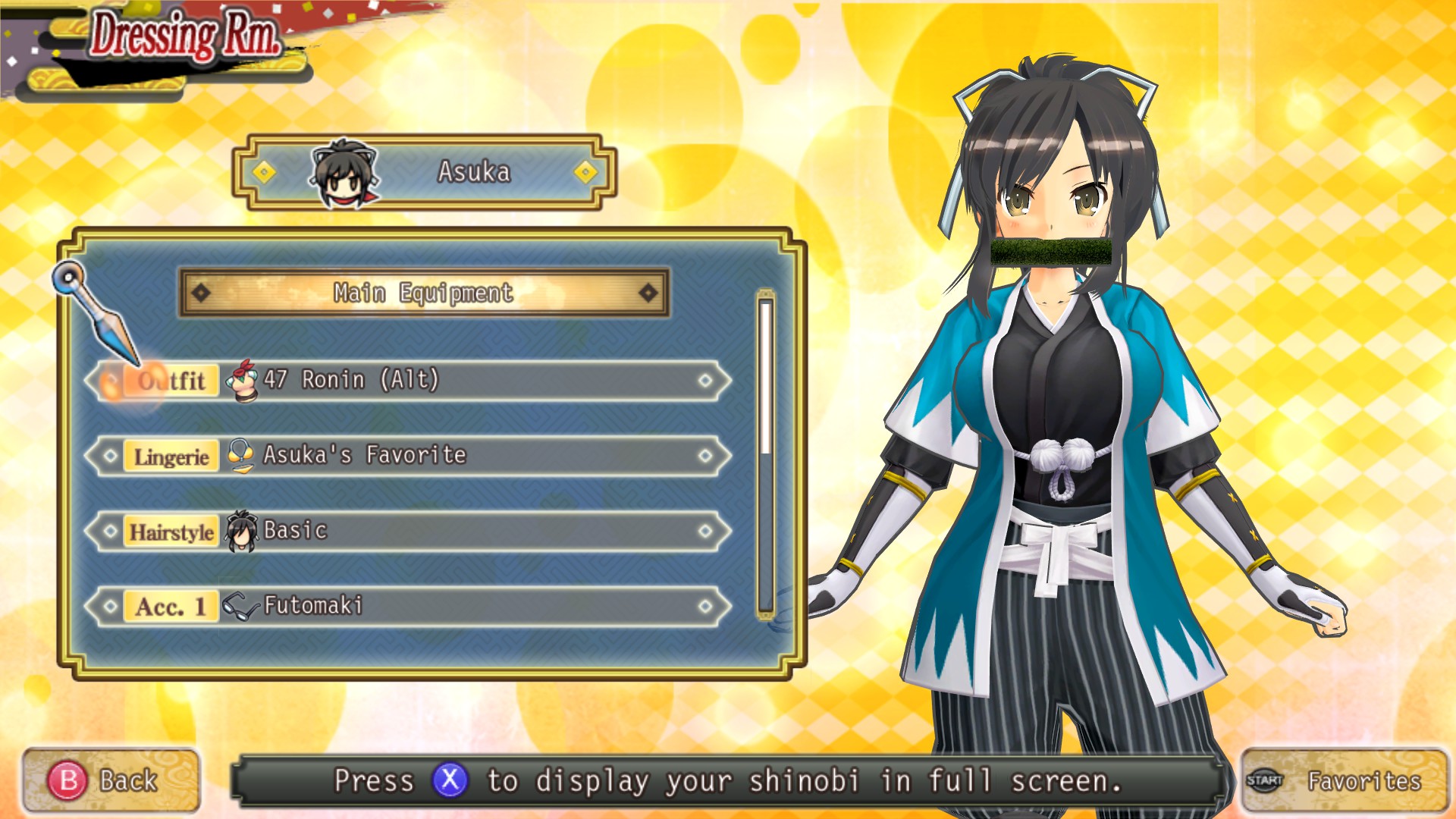
Task: Change hairstyle with right arrow on Hairstyle row
Action: click(705, 531)
